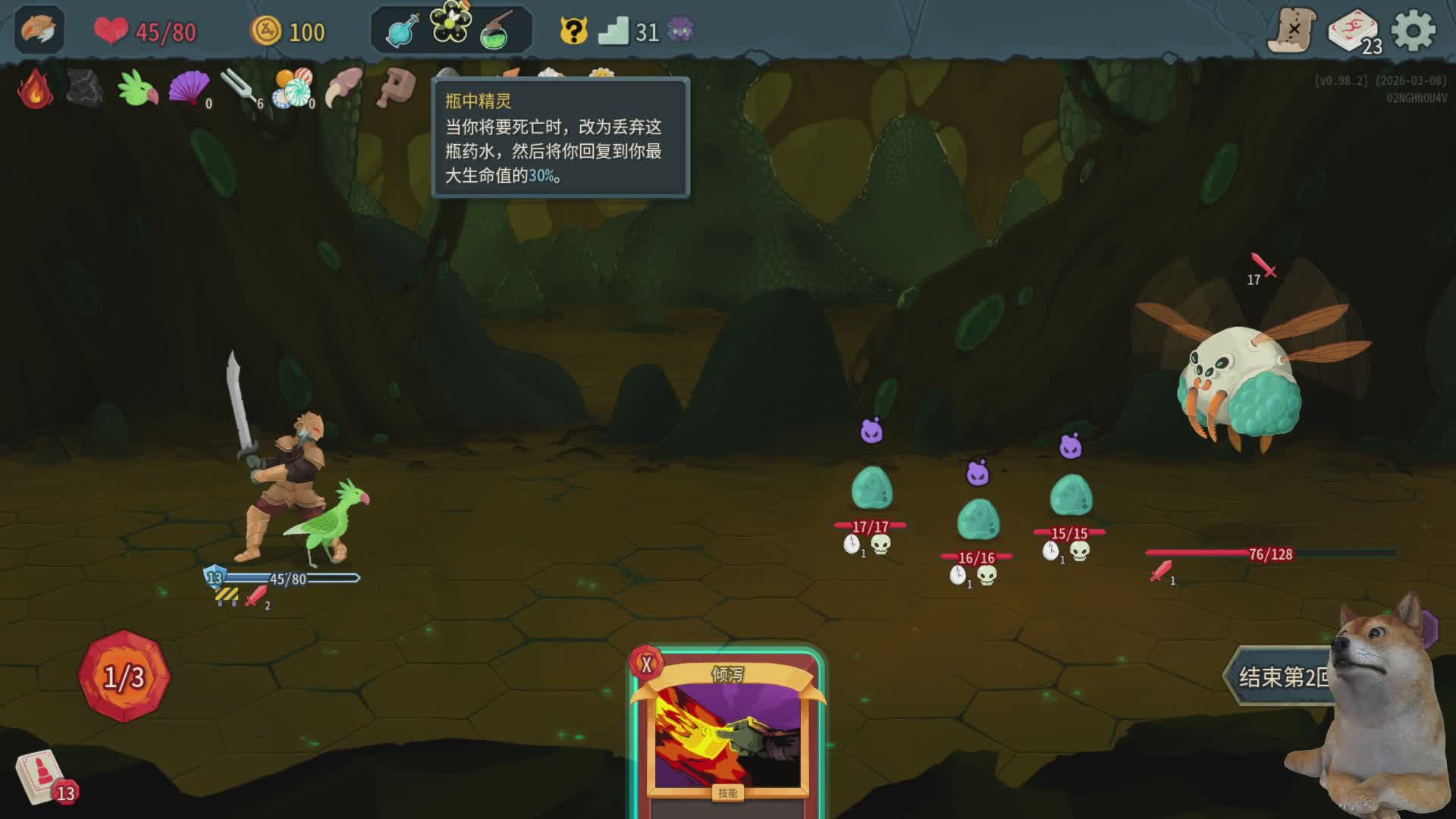Inspect the purple fan relic
This screenshot has height=819, width=1456.
(188, 88)
